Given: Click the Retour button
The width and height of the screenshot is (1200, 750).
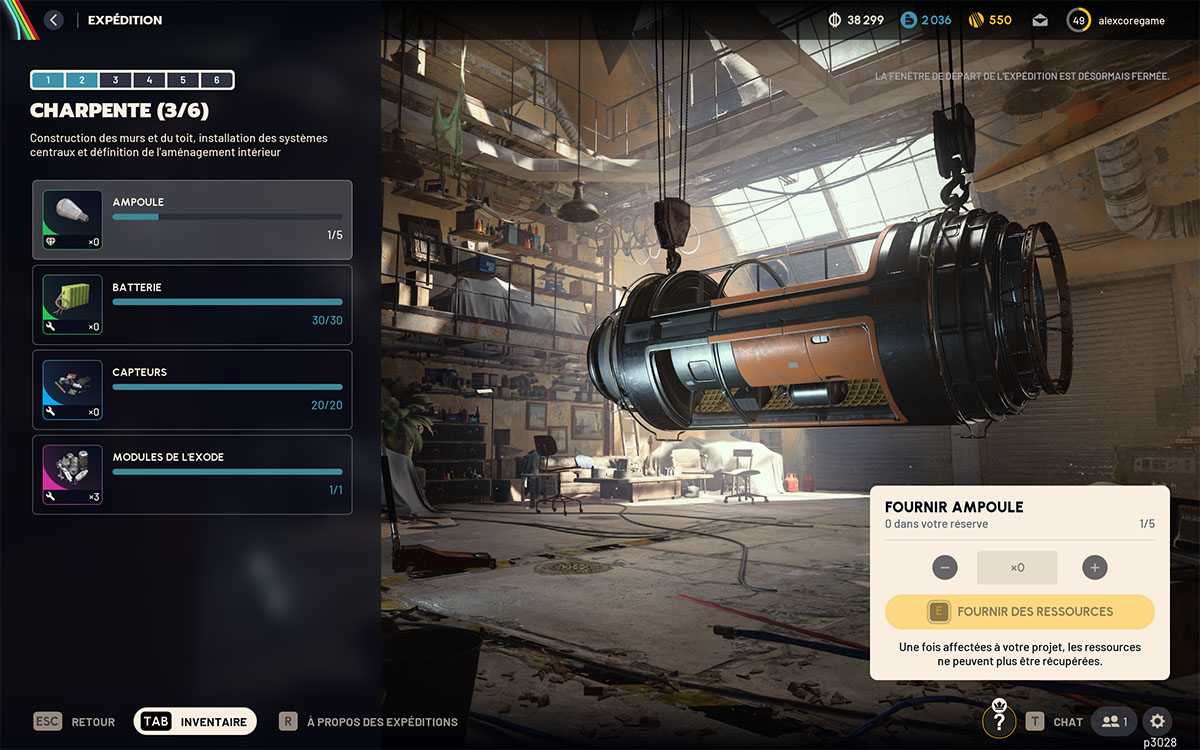Looking at the screenshot, I should point(75,721).
